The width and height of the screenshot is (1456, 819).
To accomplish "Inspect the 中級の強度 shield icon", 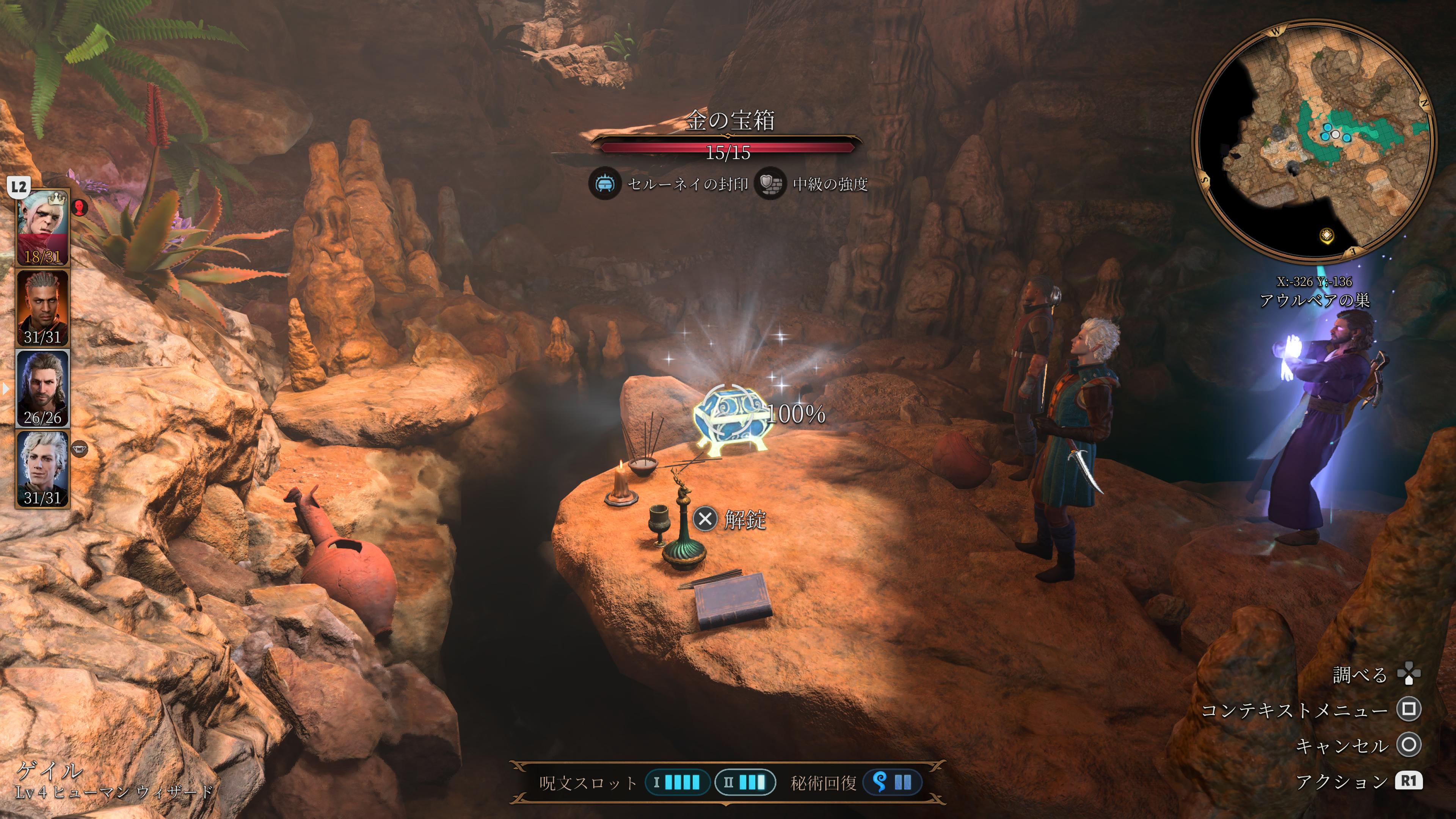I will tap(770, 184).
